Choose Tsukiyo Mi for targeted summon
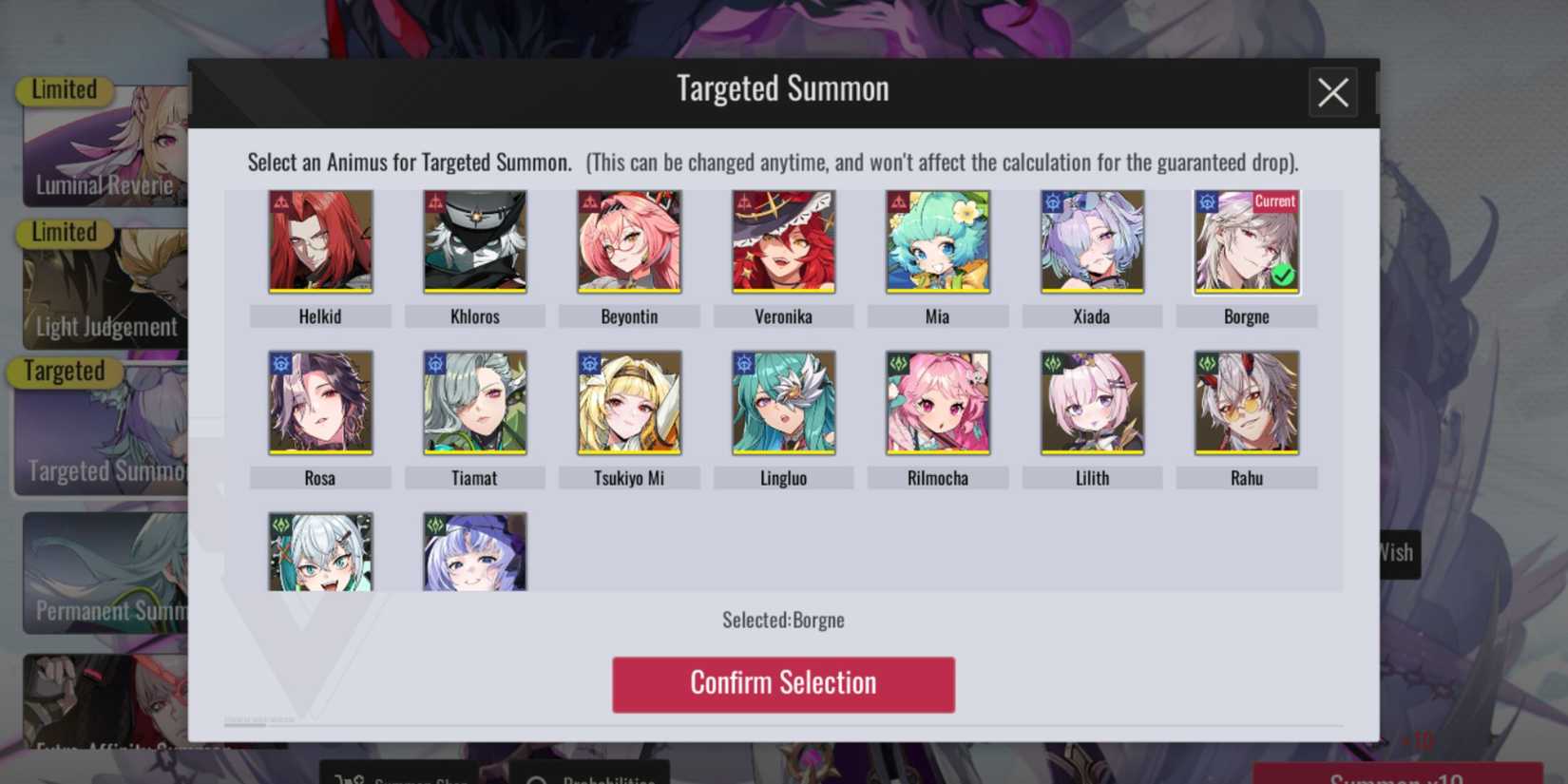The height and width of the screenshot is (784, 1568). (x=628, y=402)
